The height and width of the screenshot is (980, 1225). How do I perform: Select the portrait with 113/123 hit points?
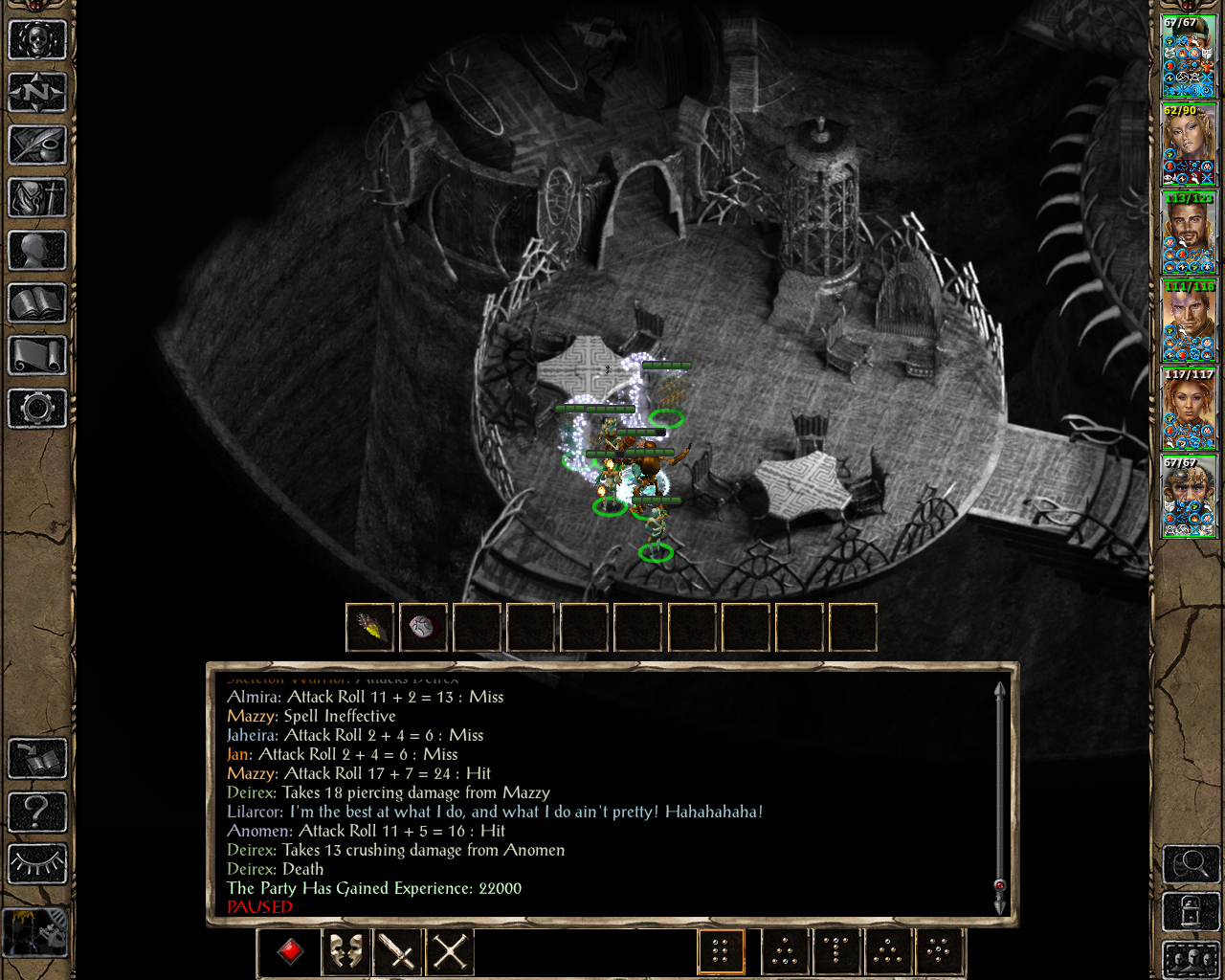[1189, 233]
